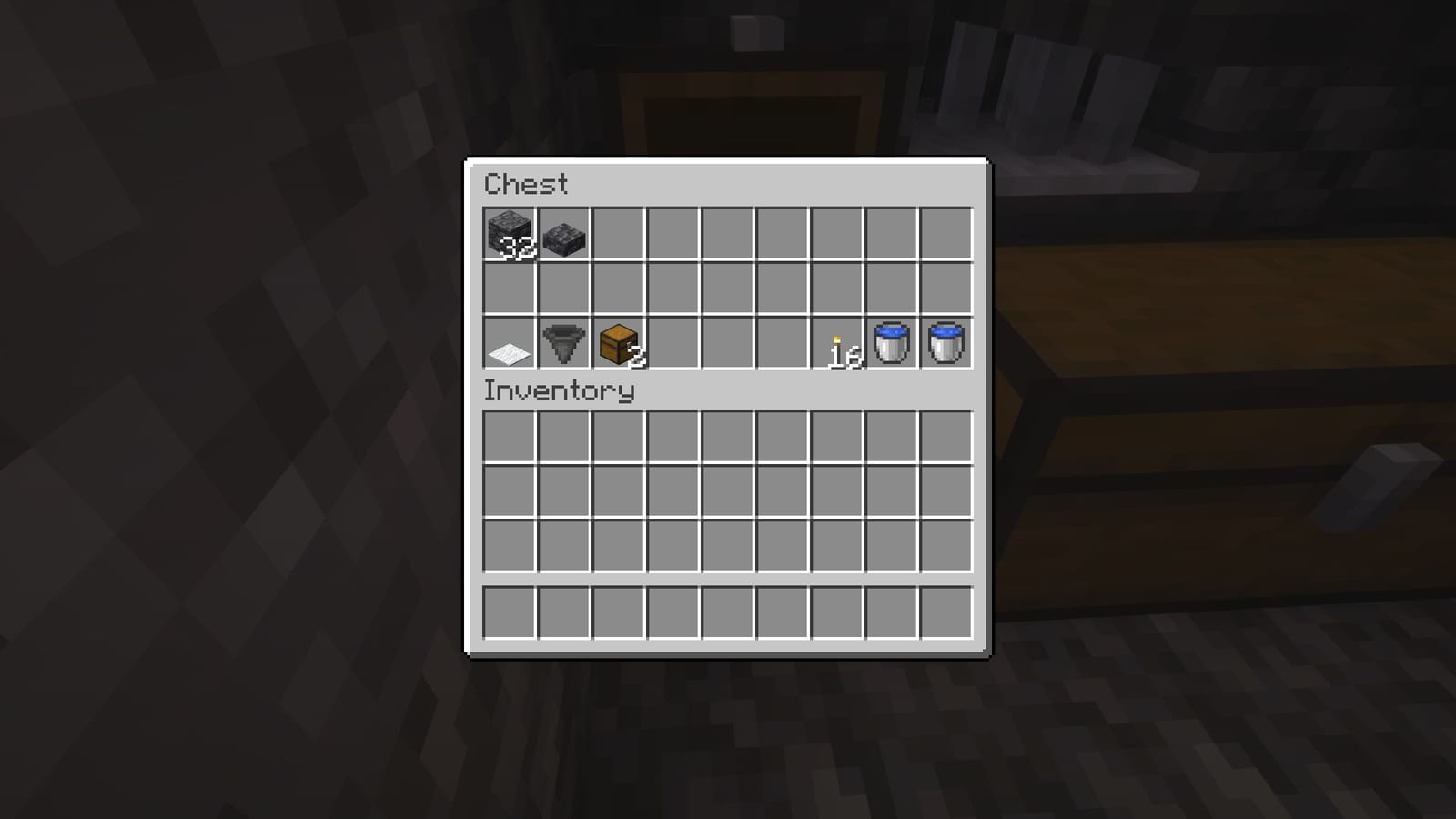Click the Inventory section label

click(x=560, y=391)
